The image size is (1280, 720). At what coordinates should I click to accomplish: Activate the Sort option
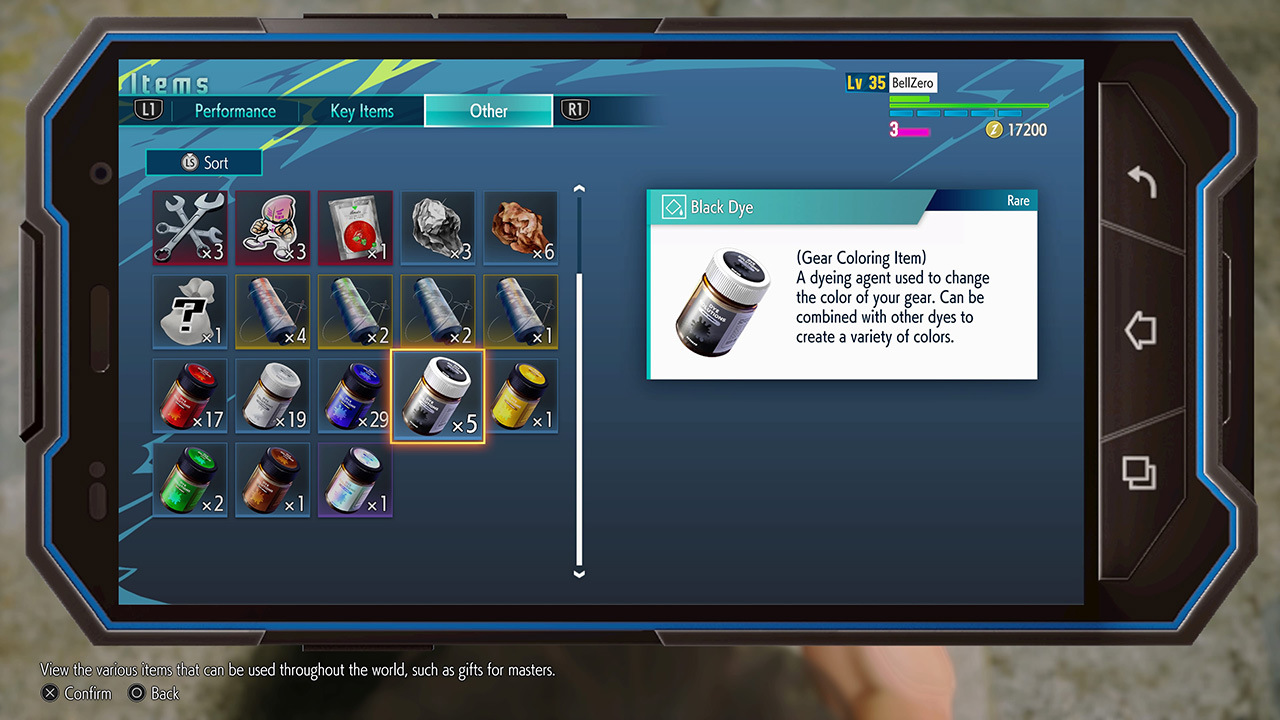click(204, 162)
